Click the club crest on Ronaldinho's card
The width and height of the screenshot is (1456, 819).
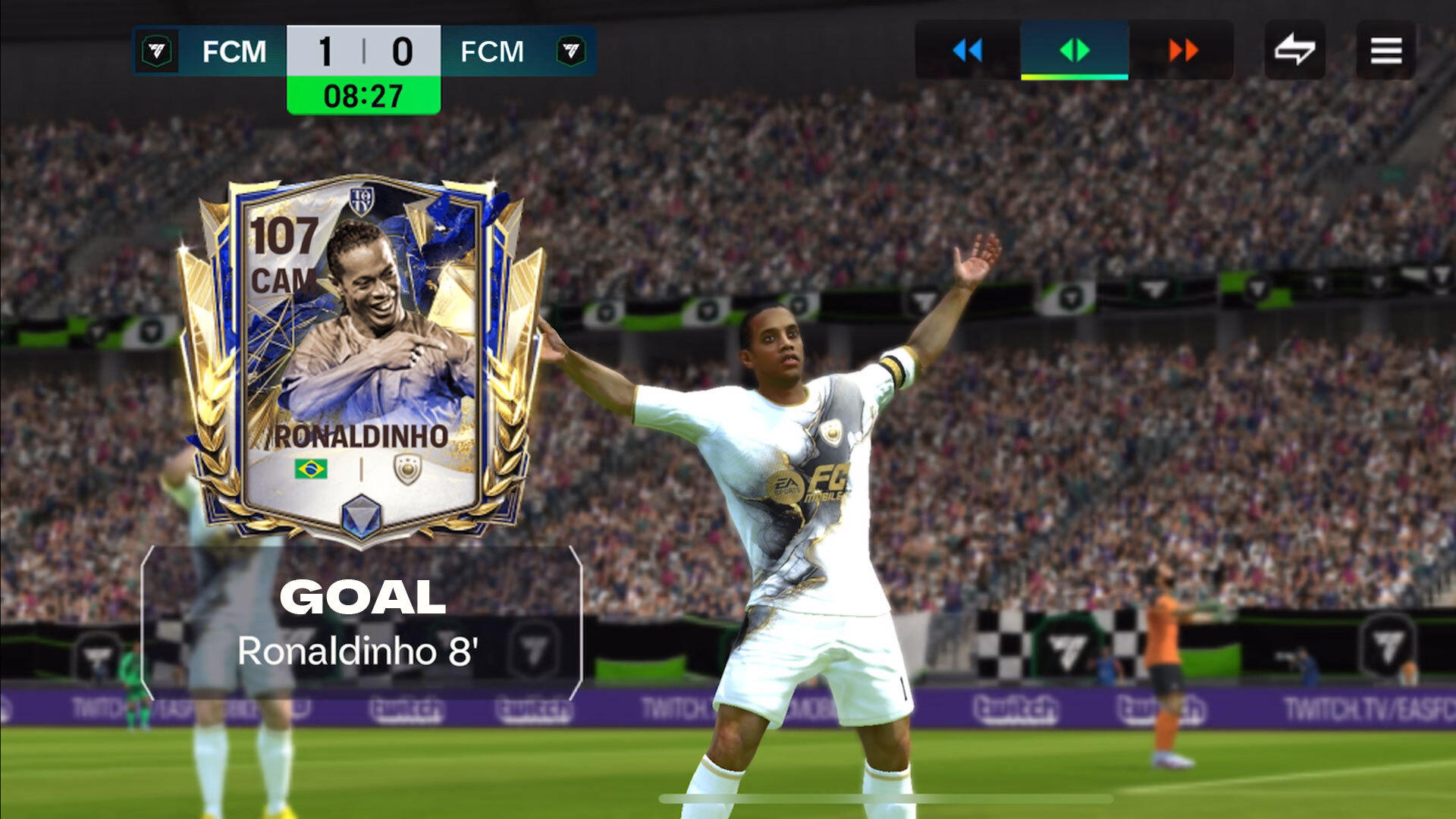407,470
